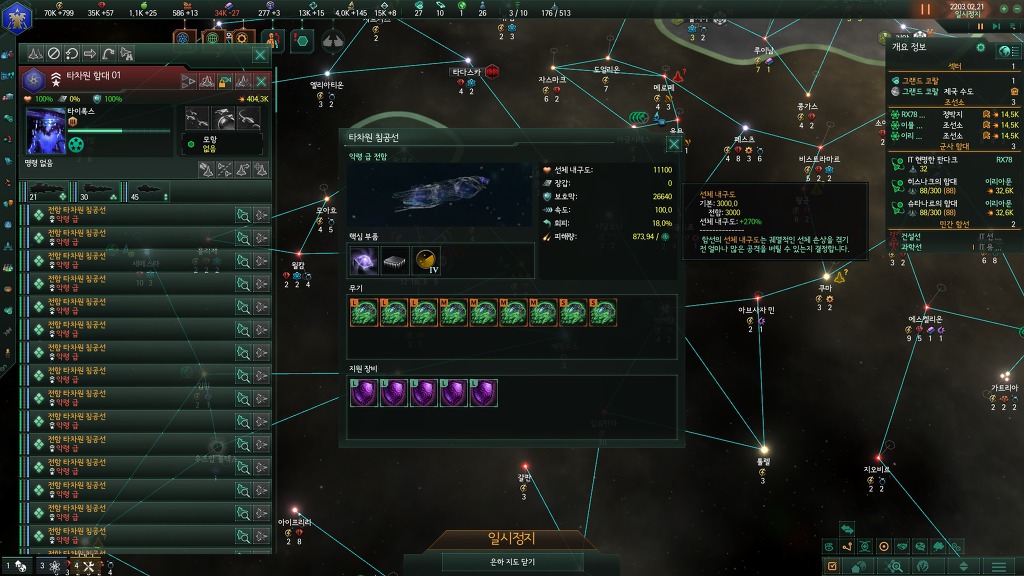Open the outliner settings gear
Screen dimensions: 1024x576
coord(980,48)
